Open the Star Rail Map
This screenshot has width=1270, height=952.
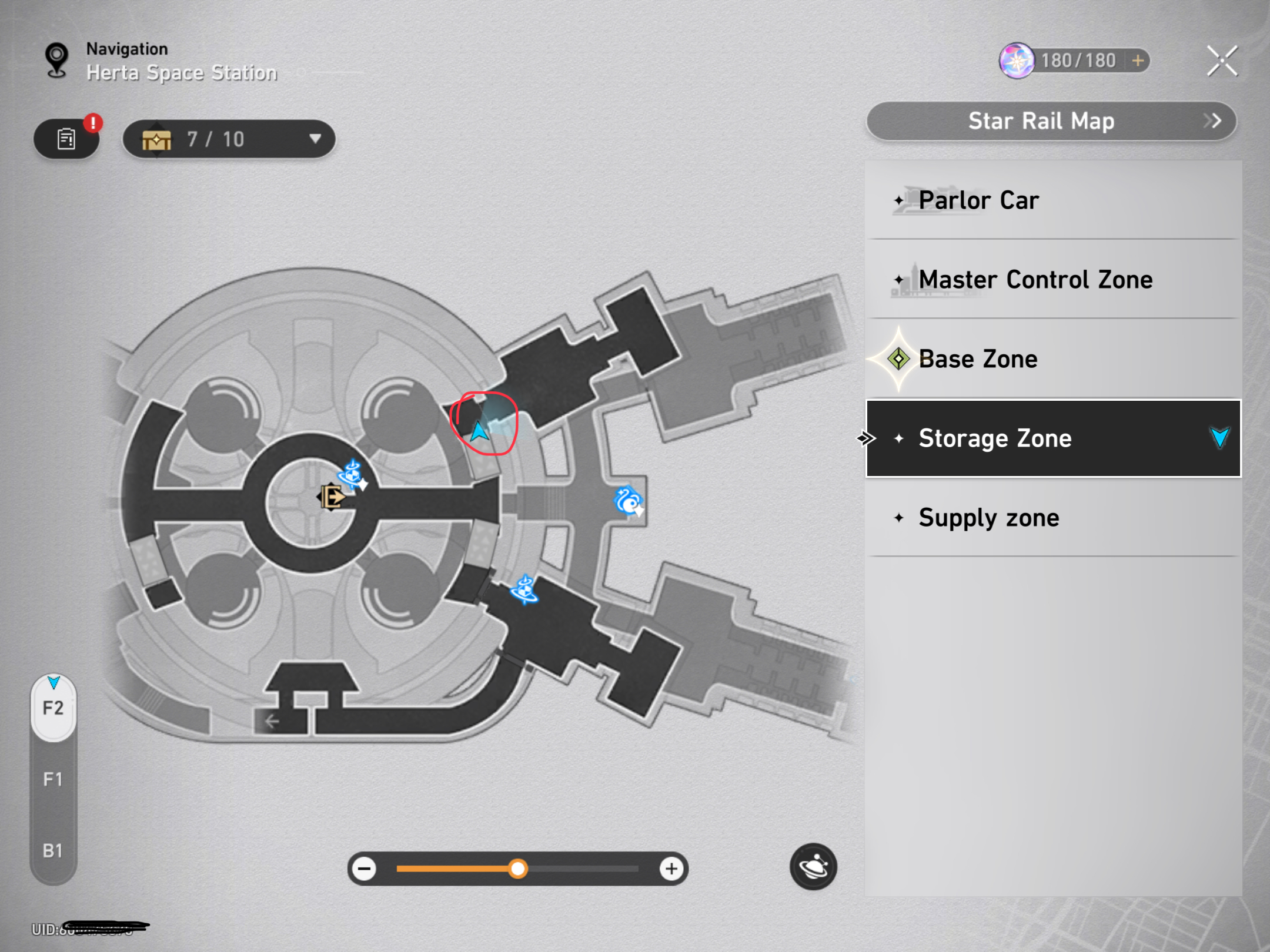(1051, 121)
